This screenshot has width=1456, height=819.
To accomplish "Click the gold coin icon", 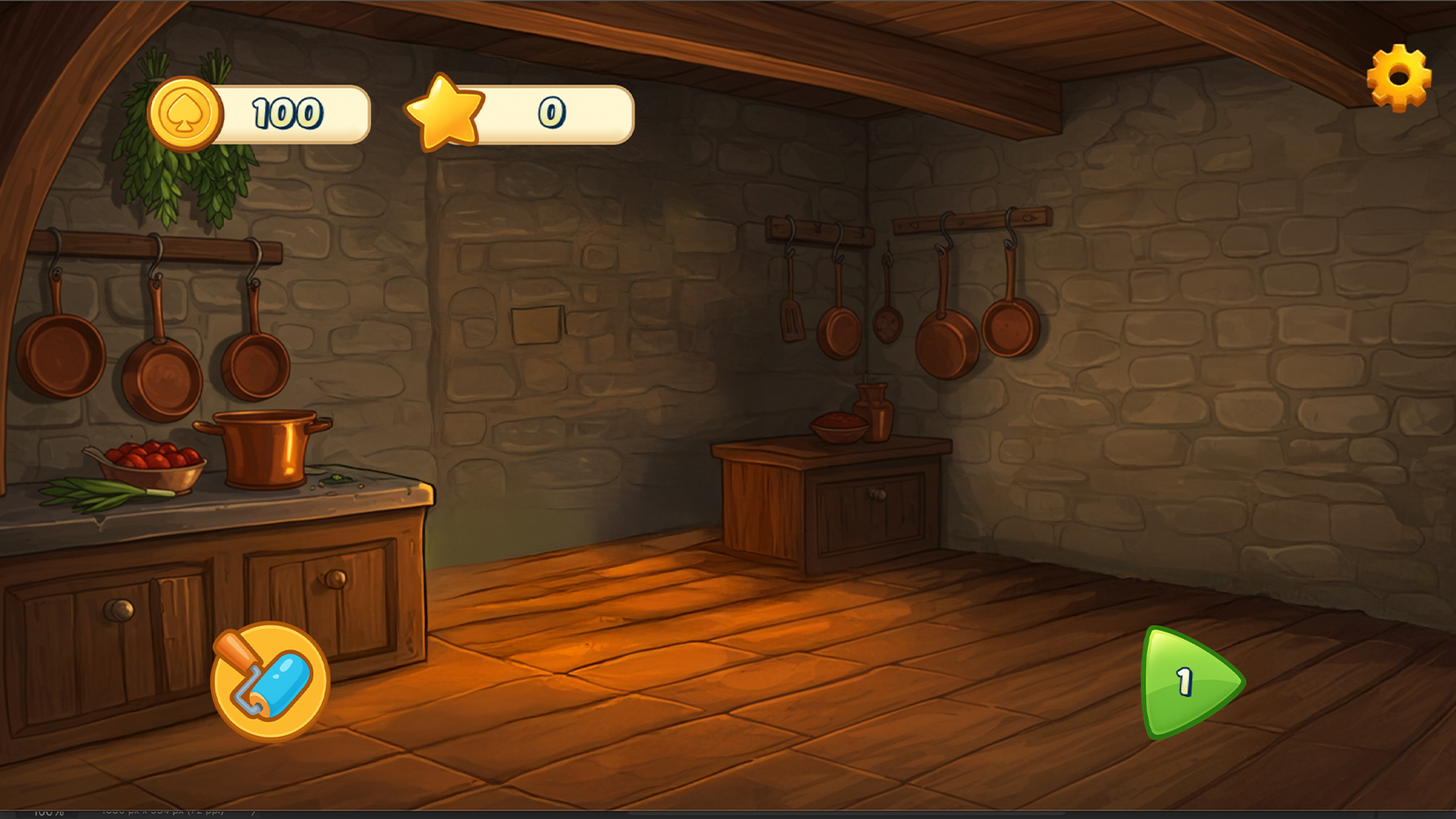I will [185, 114].
